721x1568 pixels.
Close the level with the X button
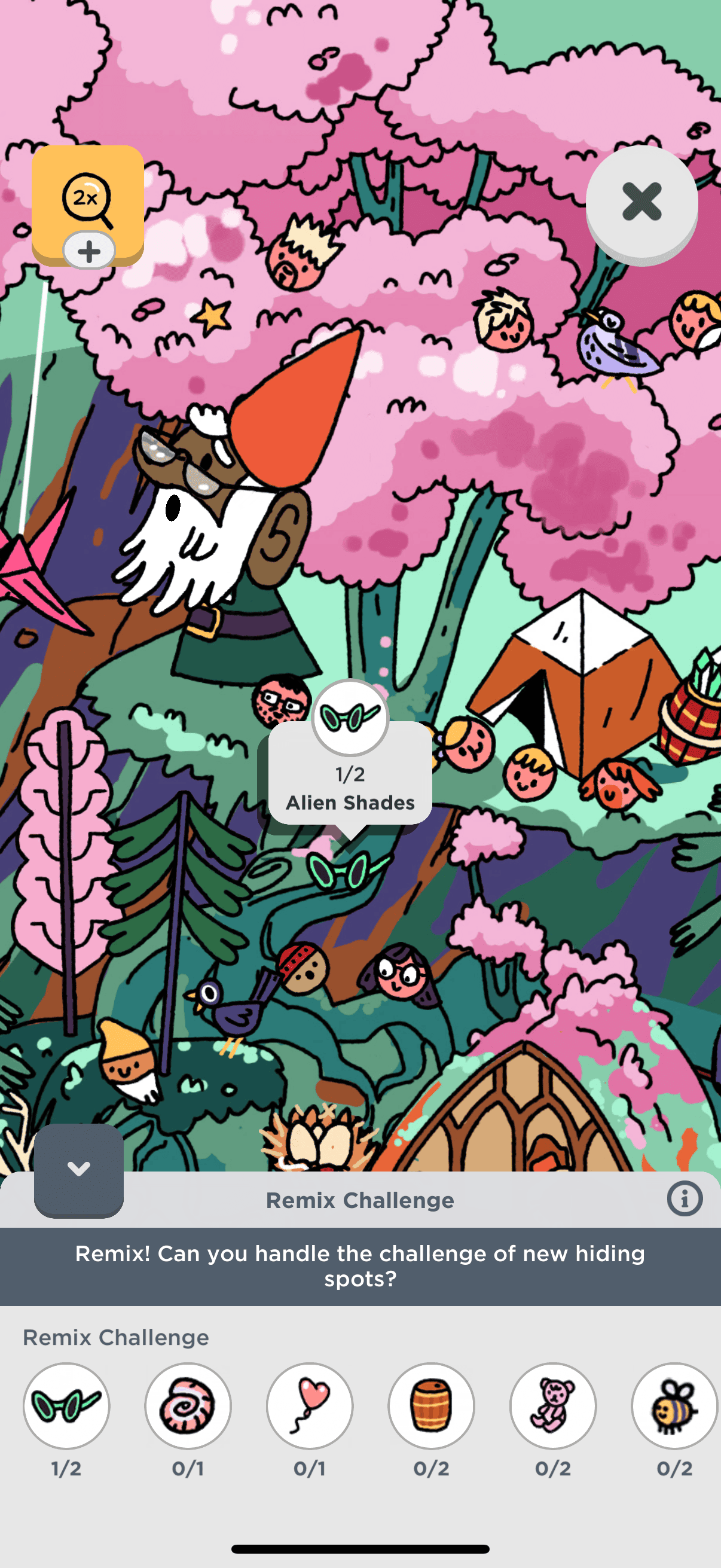pos(641,202)
